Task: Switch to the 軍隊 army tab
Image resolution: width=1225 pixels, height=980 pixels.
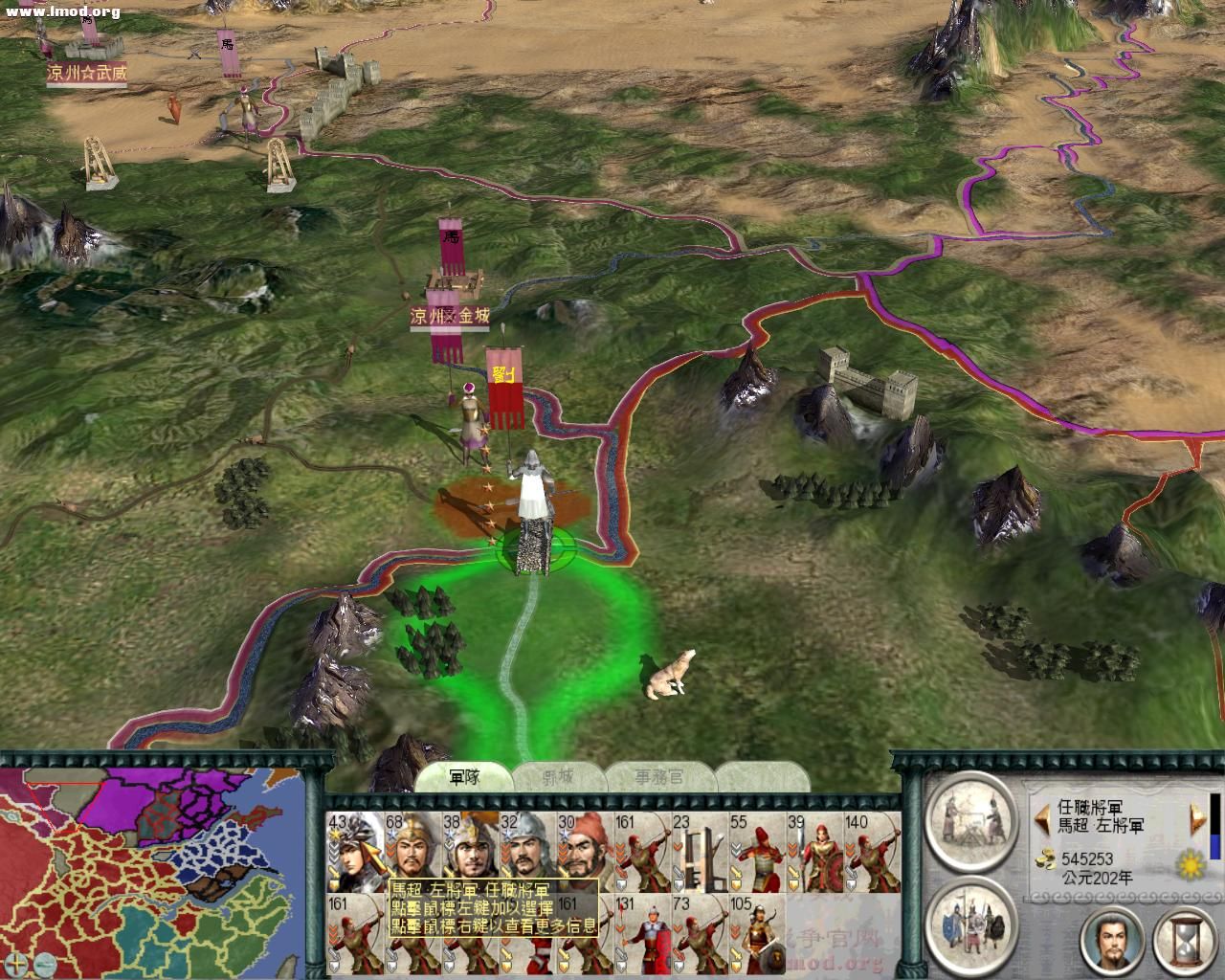Action: 464,776
